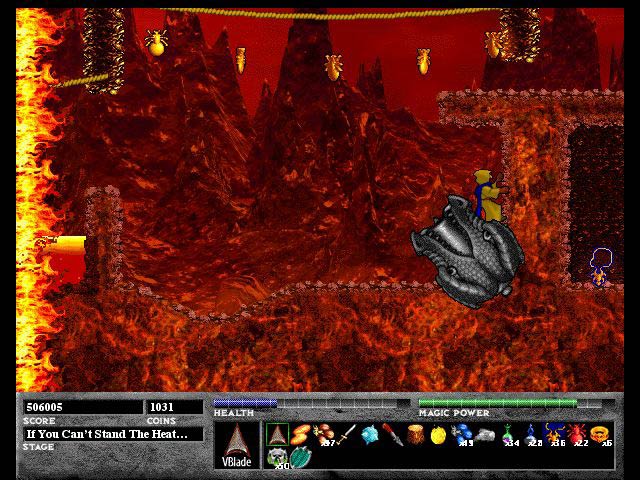Viewport: 640px width, 480px height.
Task: Pick the blue gems stack
Action: click(x=461, y=434)
